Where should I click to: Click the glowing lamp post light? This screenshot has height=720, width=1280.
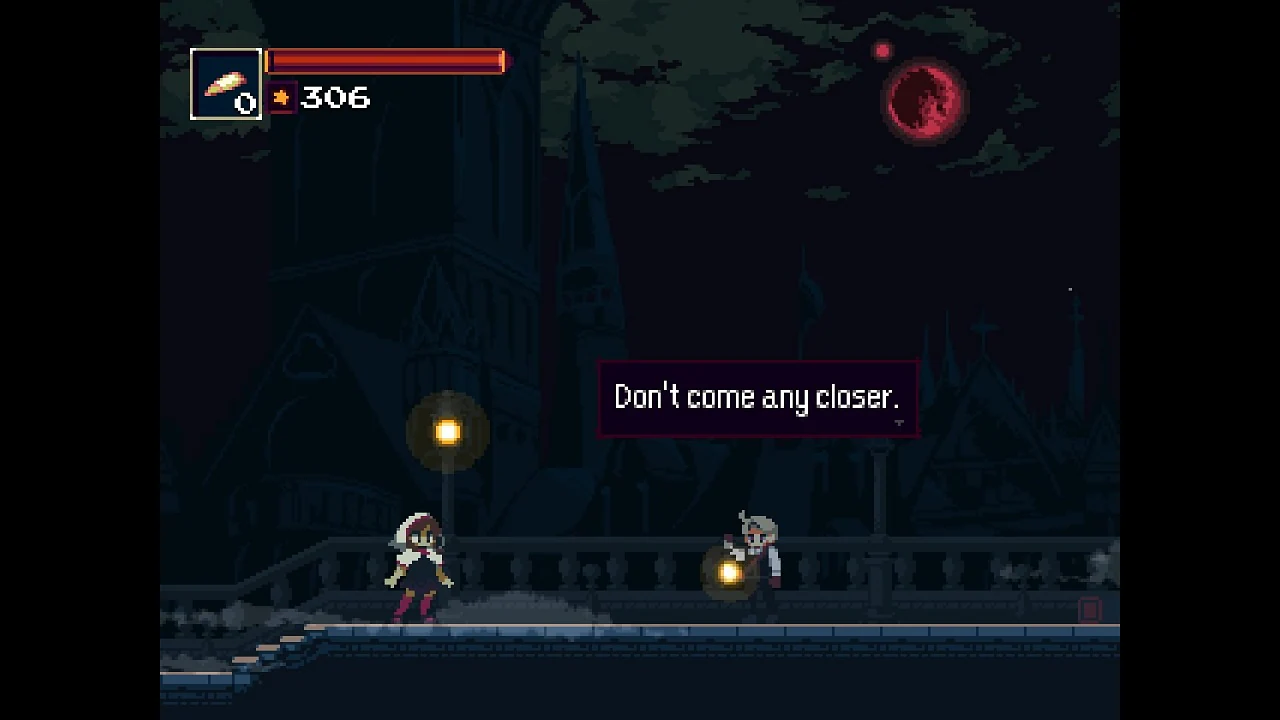pyautogui.click(x=446, y=429)
